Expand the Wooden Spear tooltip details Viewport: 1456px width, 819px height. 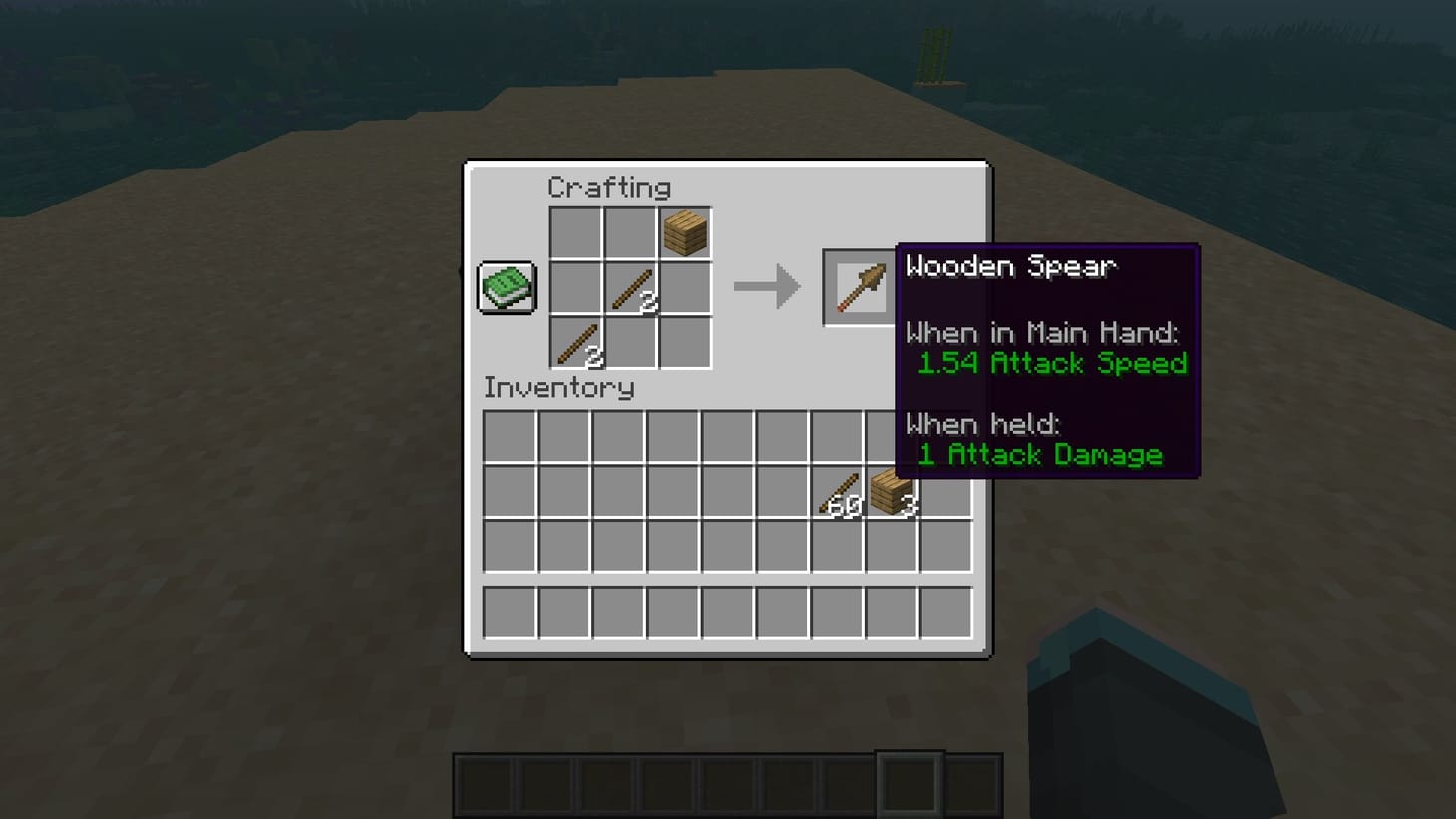click(1013, 266)
